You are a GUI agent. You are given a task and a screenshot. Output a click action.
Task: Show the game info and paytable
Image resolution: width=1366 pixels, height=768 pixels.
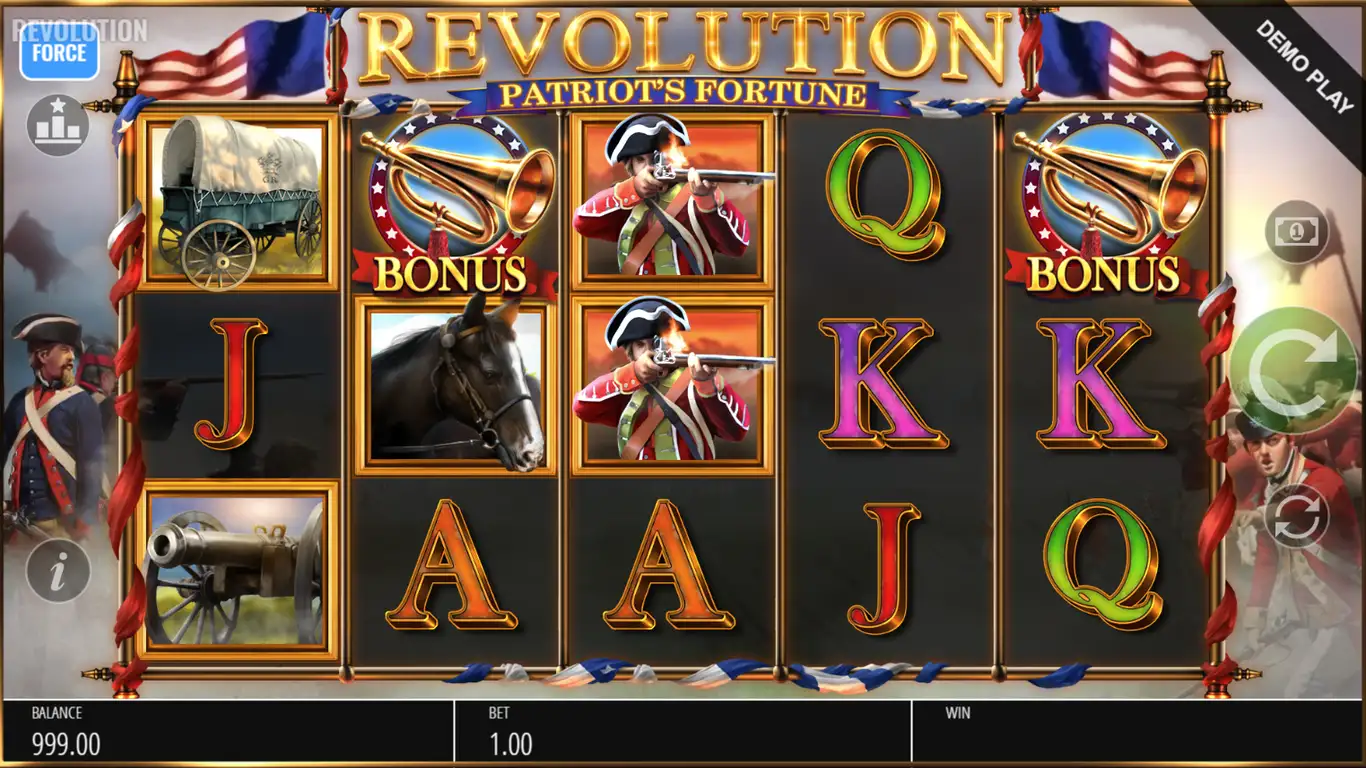pos(58,571)
